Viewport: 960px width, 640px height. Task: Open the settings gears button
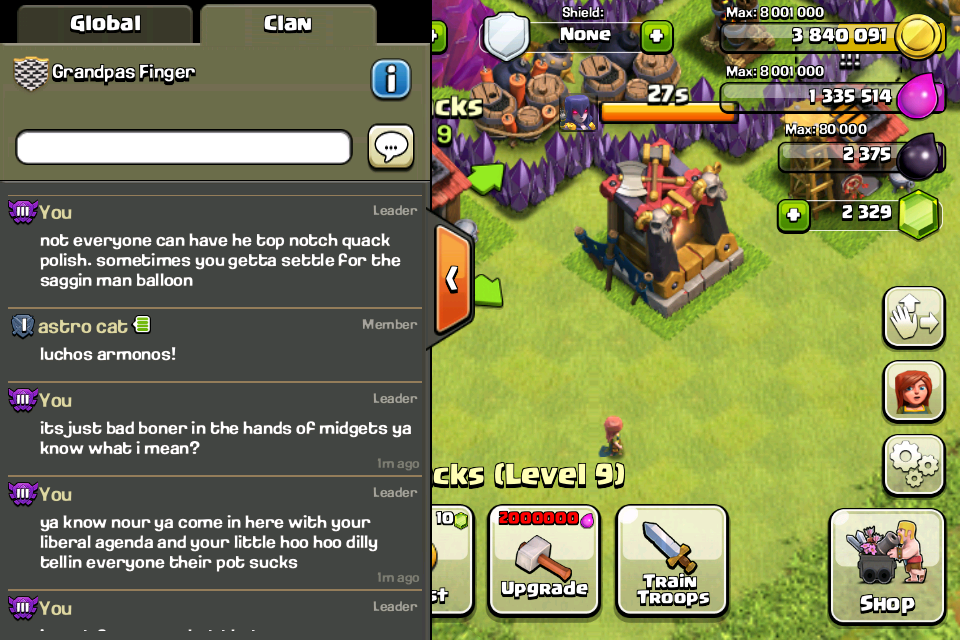pyautogui.click(x=913, y=464)
